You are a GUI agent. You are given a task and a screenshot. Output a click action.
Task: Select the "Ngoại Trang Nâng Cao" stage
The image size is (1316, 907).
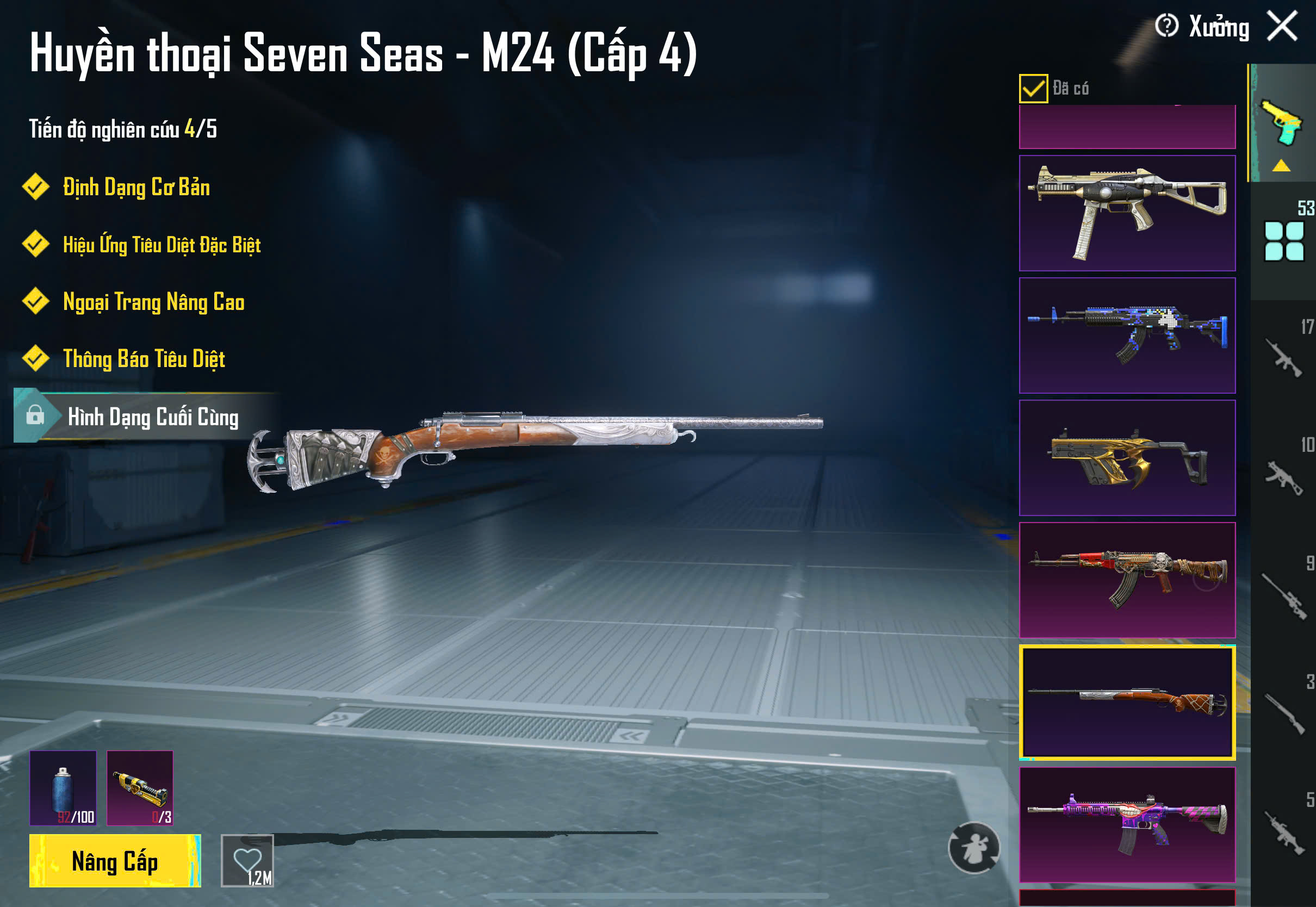[153, 302]
